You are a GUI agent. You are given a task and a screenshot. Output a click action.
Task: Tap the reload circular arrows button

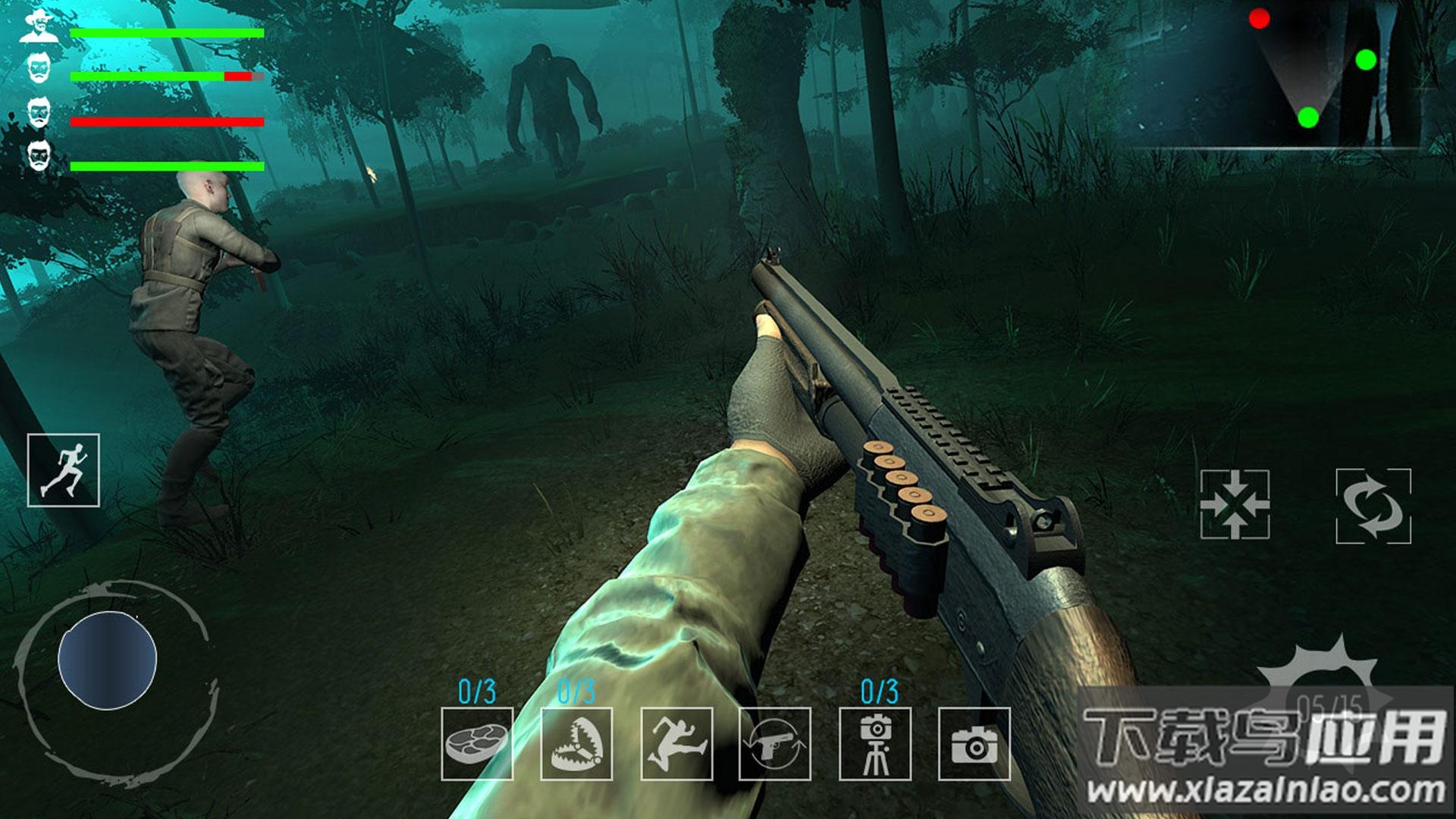click(1373, 506)
